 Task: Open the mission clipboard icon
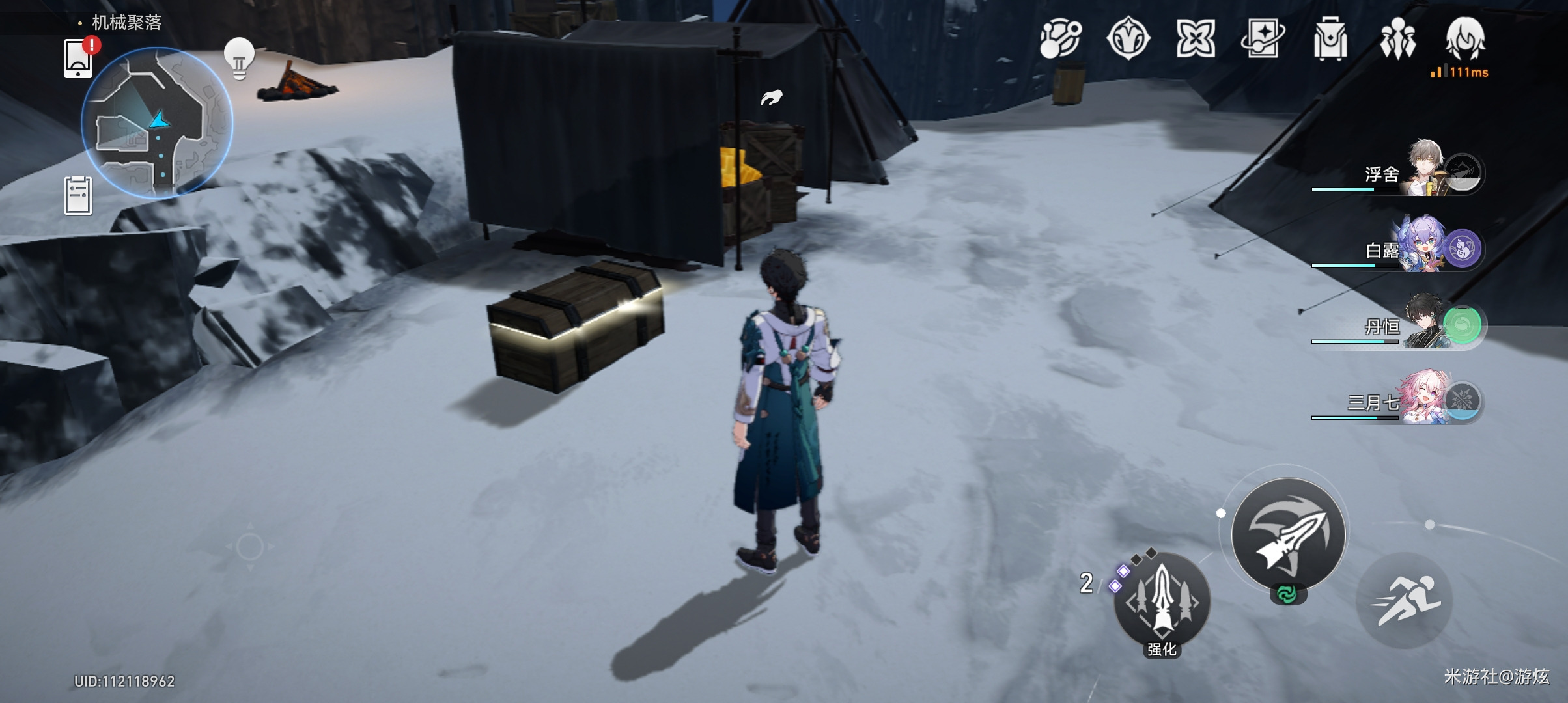coord(78,195)
